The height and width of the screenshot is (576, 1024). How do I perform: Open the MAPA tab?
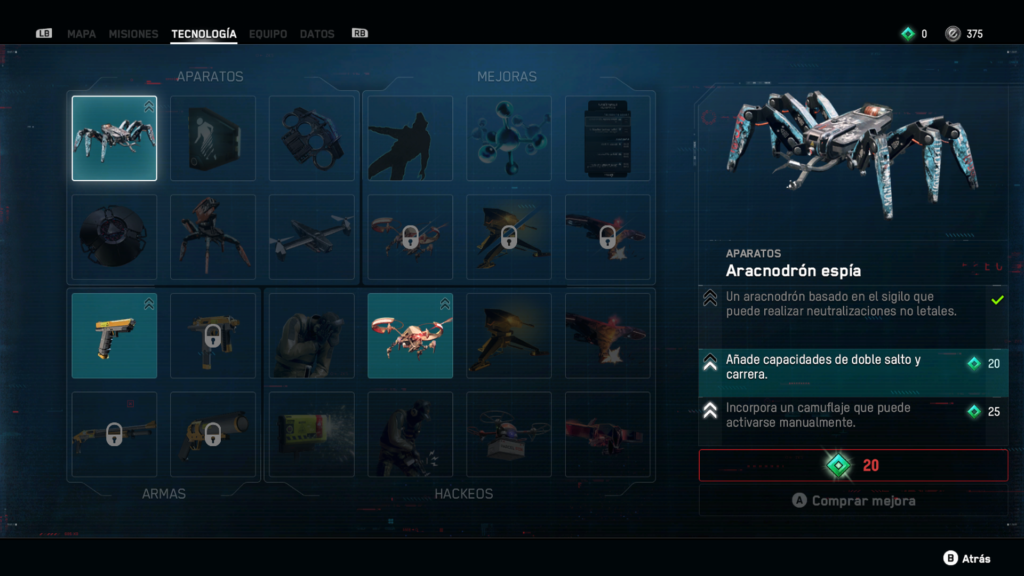click(x=81, y=34)
